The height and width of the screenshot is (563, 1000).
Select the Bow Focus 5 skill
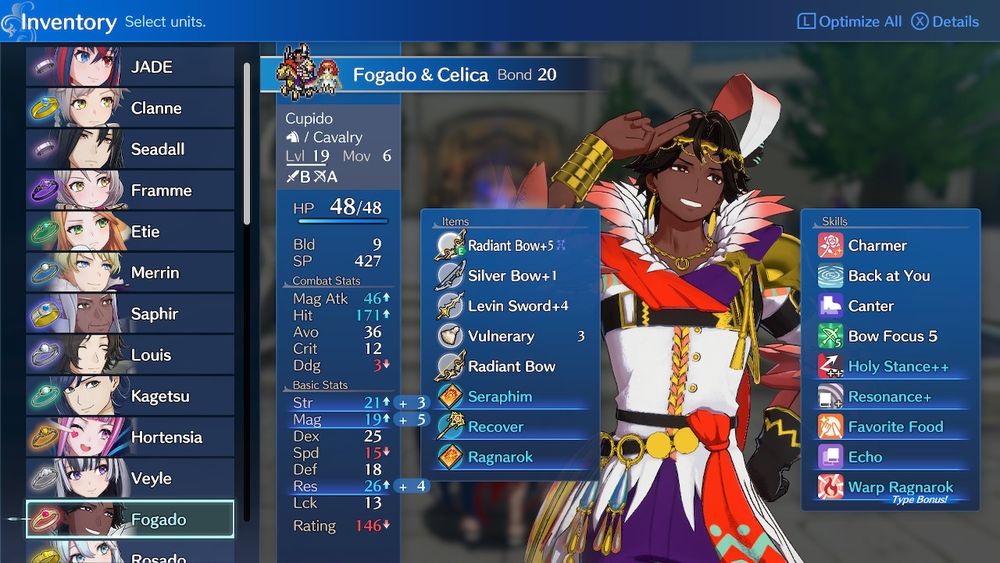[x=892, y=336]
